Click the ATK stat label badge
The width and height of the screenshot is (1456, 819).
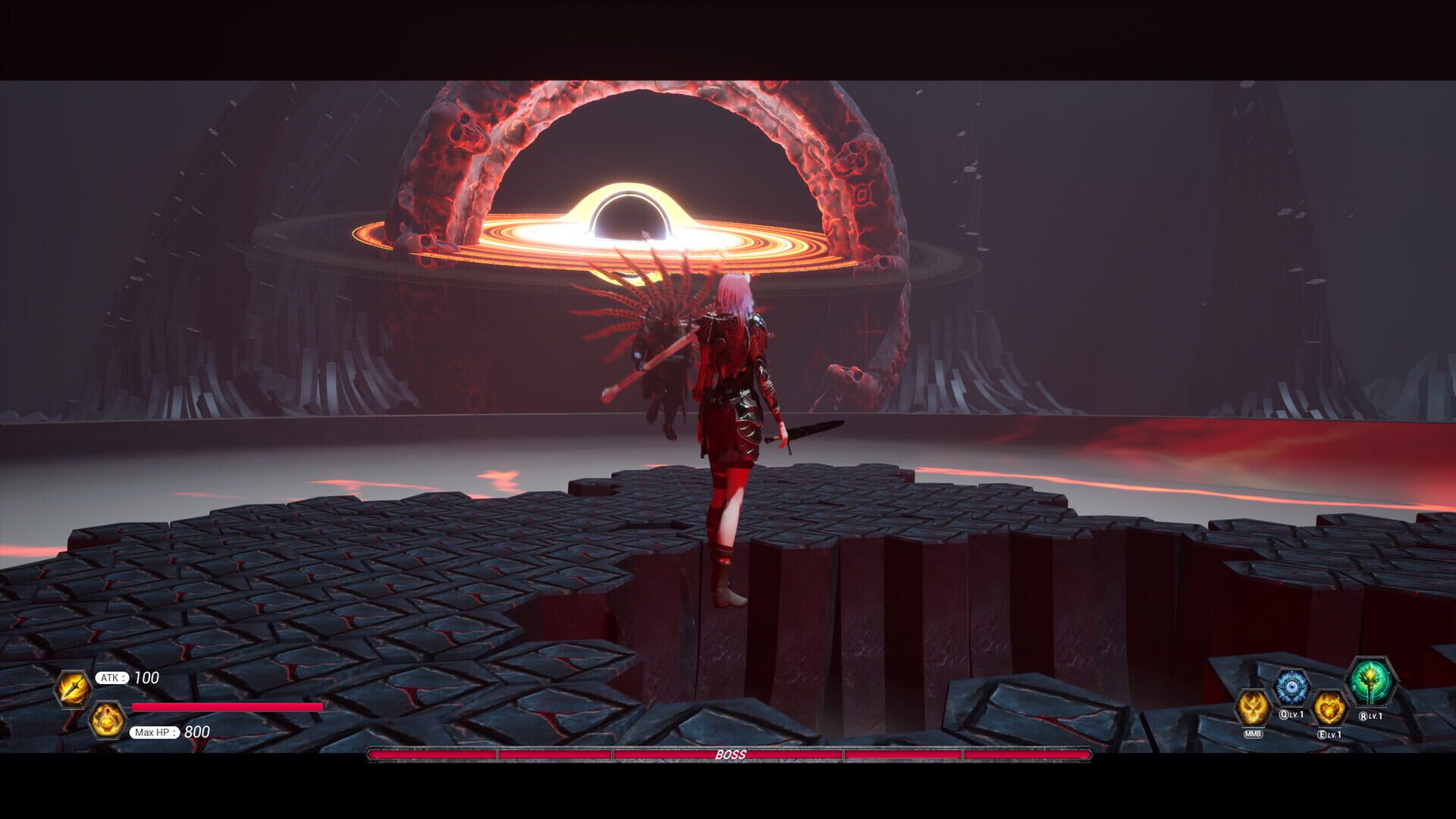(x=112, y=677)
